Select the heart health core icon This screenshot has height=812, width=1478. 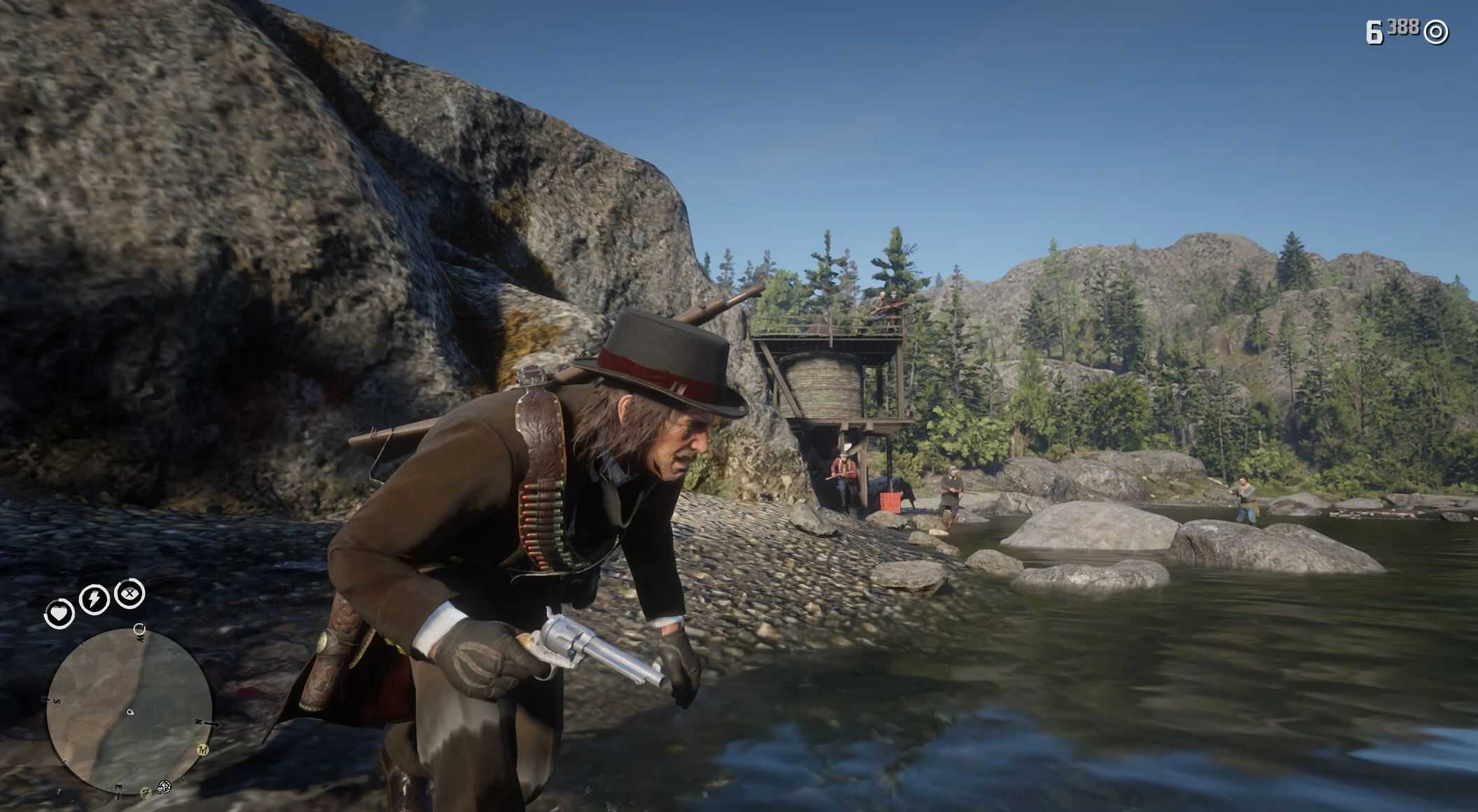pos(59,614)
